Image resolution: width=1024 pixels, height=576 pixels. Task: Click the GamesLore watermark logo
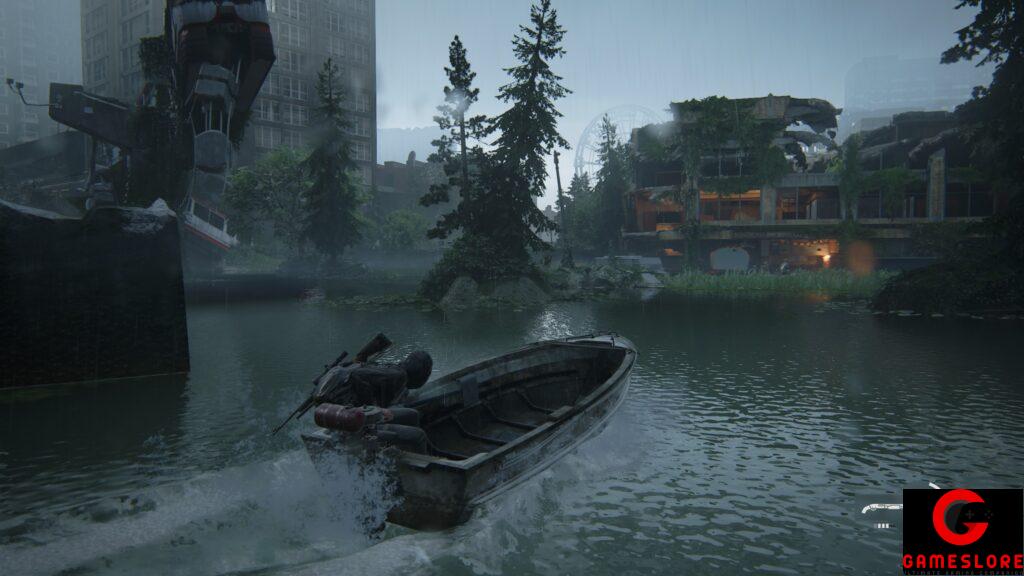[962, 531]
